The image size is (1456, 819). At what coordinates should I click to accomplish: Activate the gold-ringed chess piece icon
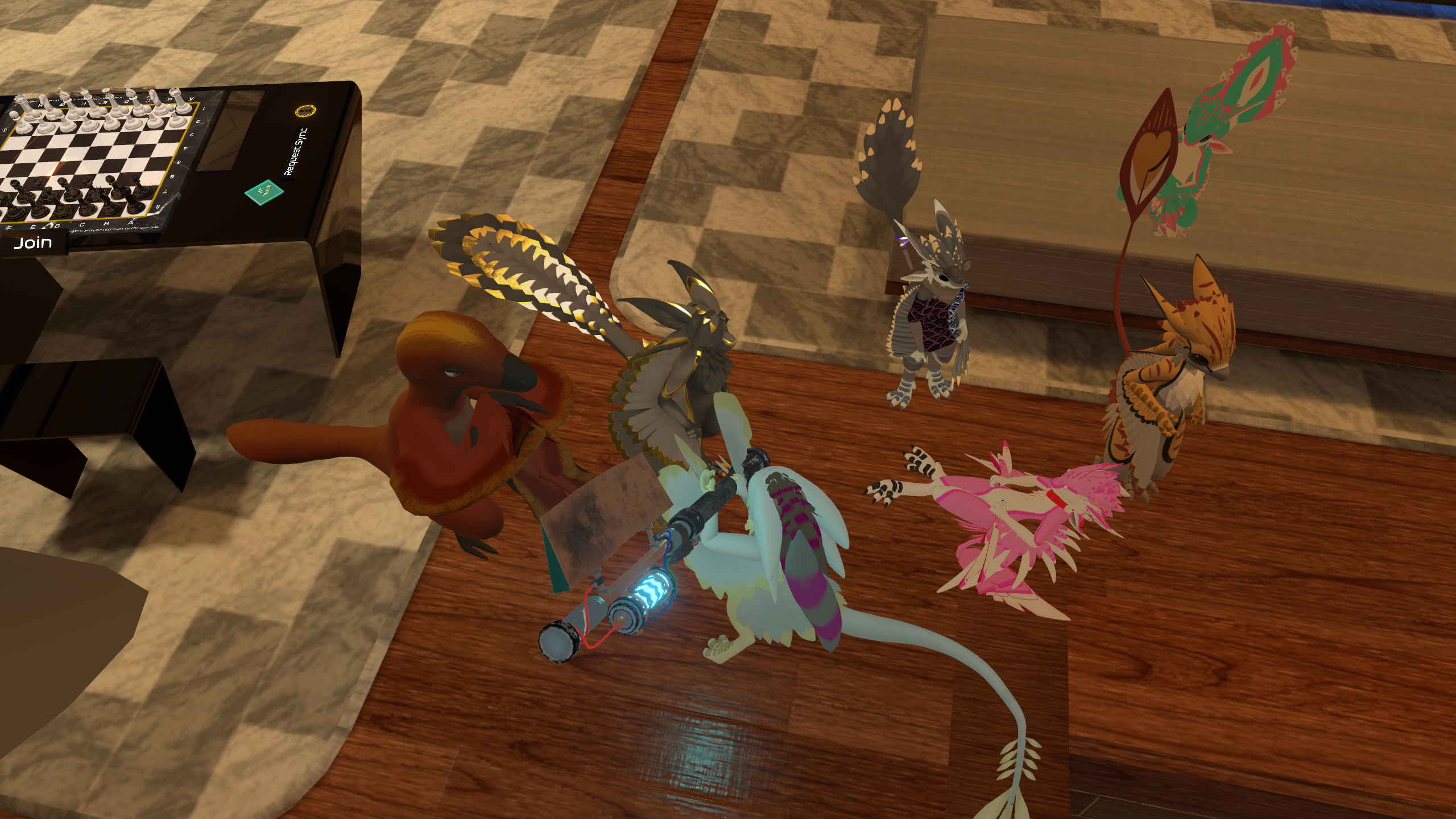click(x=305, y=110)
